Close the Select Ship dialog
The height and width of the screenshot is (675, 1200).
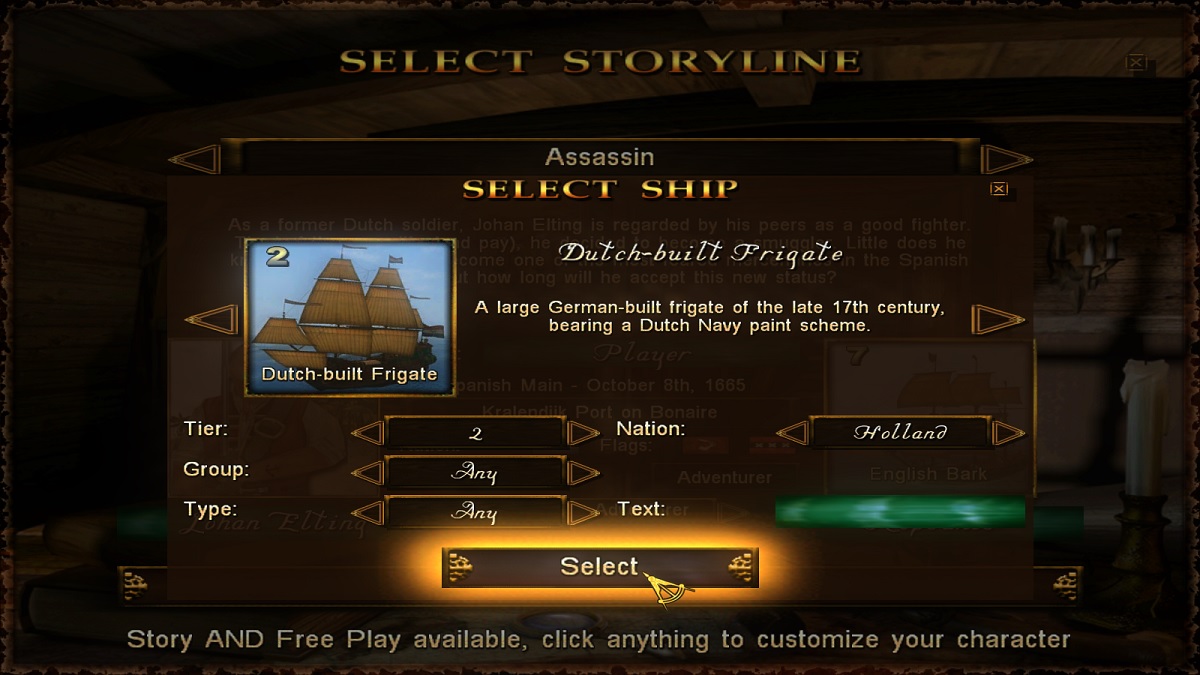pyautogui.click(x=998, y=189)
